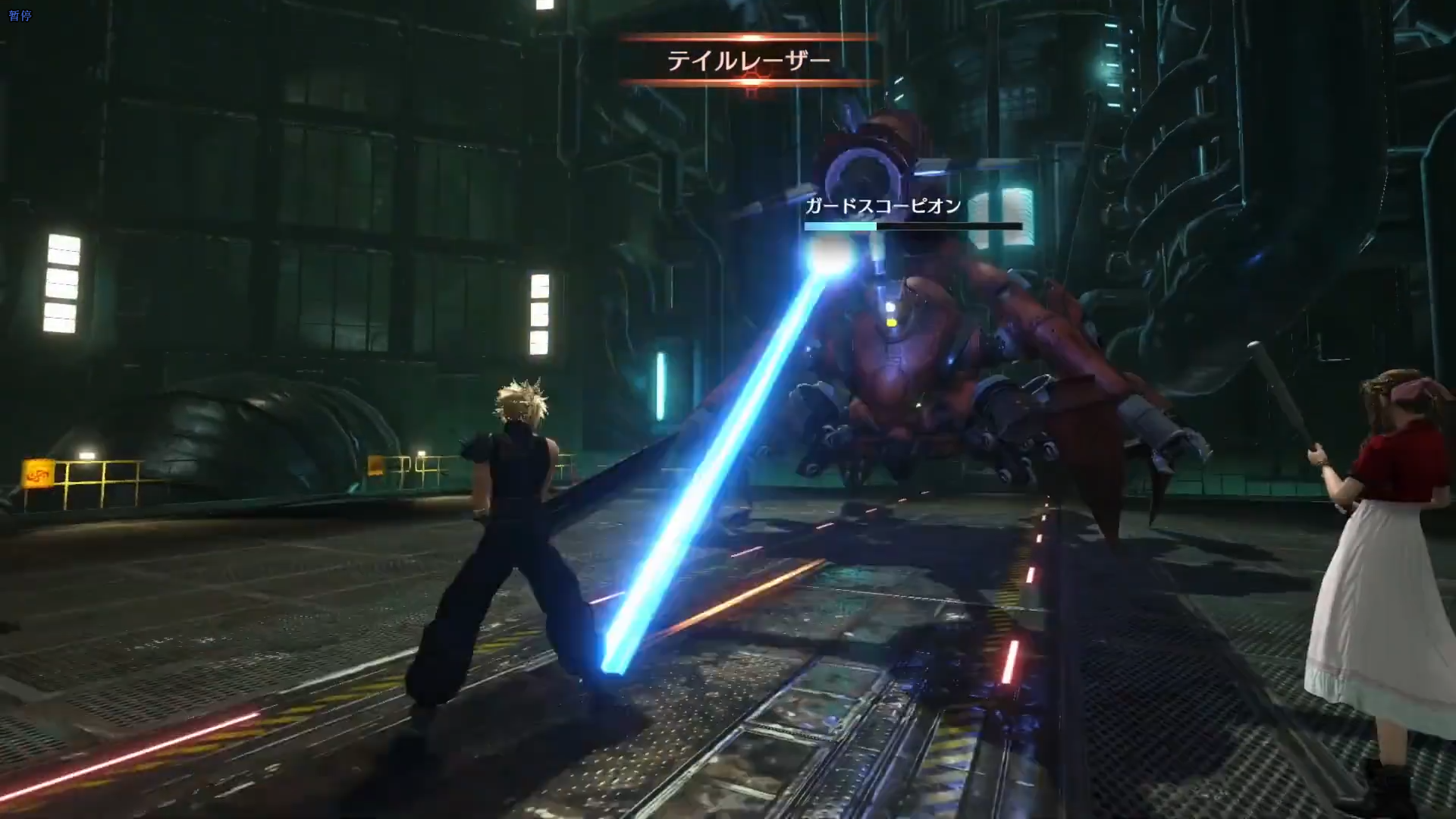Select the glowing wall panel lights on the left
1456x819 pixels.
coord(61,284)
